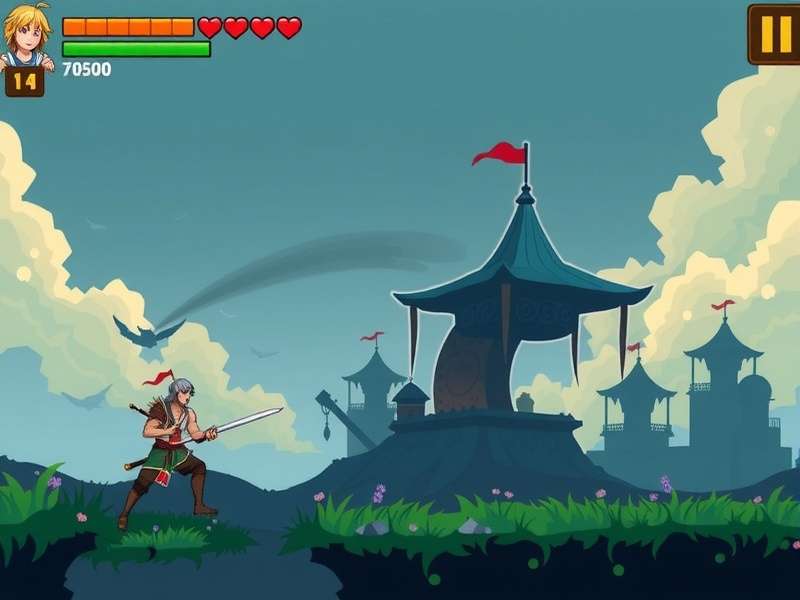The image size is (800, 600).
Task: Tap the blonde hero portrait
Action: coord(26,33)
